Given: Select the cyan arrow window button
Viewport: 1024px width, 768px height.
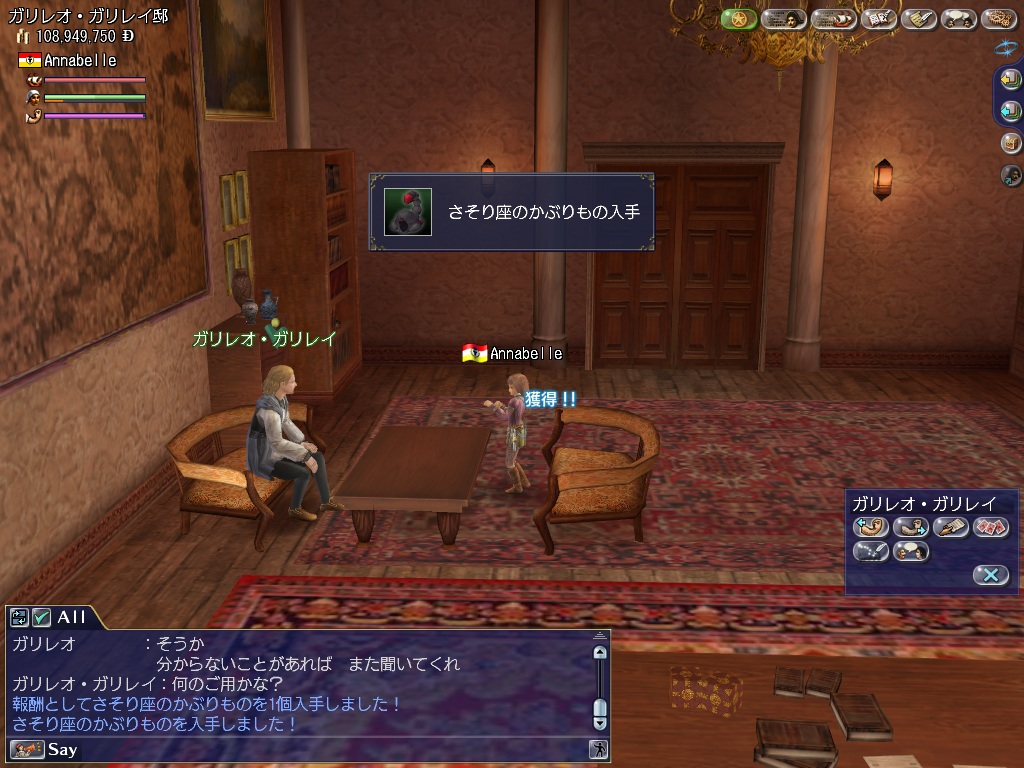Looking at the screenshot, I should tap(1010, 111).
